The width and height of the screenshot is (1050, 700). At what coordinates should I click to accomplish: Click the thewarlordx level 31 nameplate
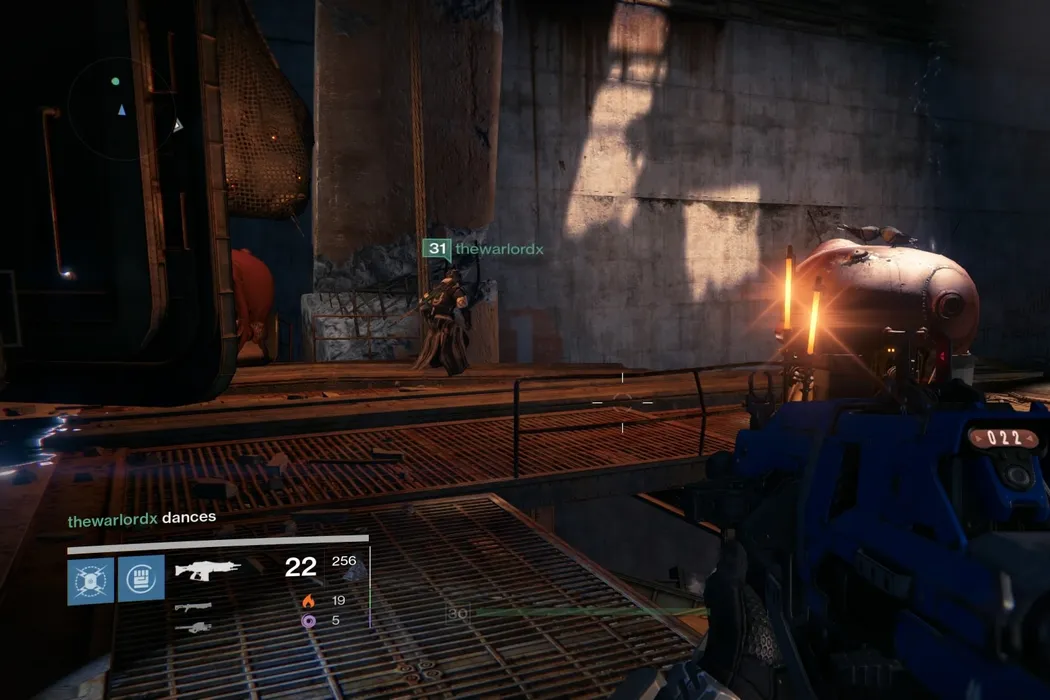(484, 249)
